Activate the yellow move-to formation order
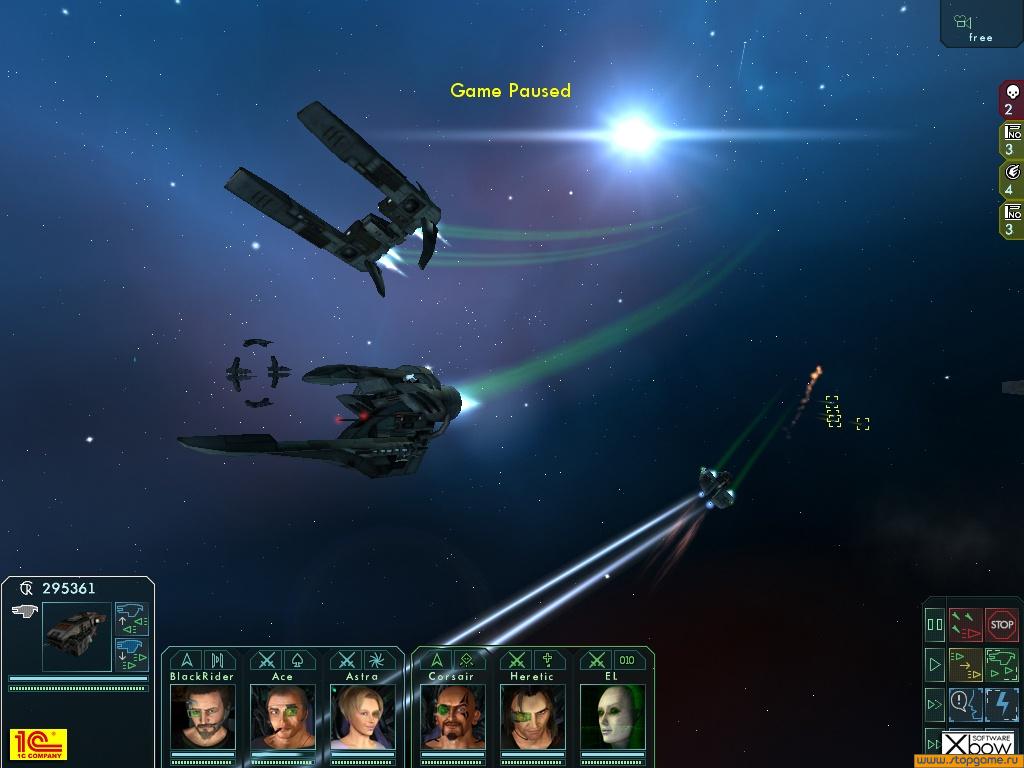Screen dimensions: 1024x768 [x=966, y=664]
